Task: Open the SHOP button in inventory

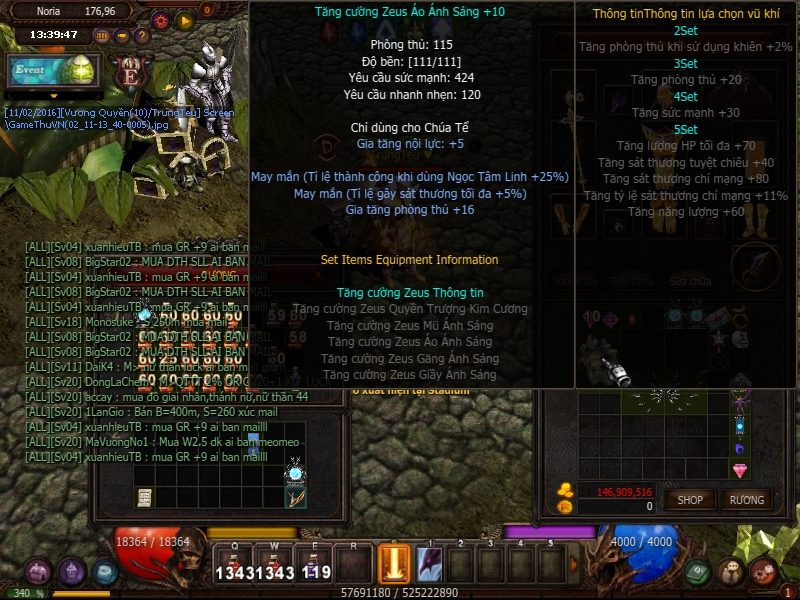Action: [x=690, y=499]
